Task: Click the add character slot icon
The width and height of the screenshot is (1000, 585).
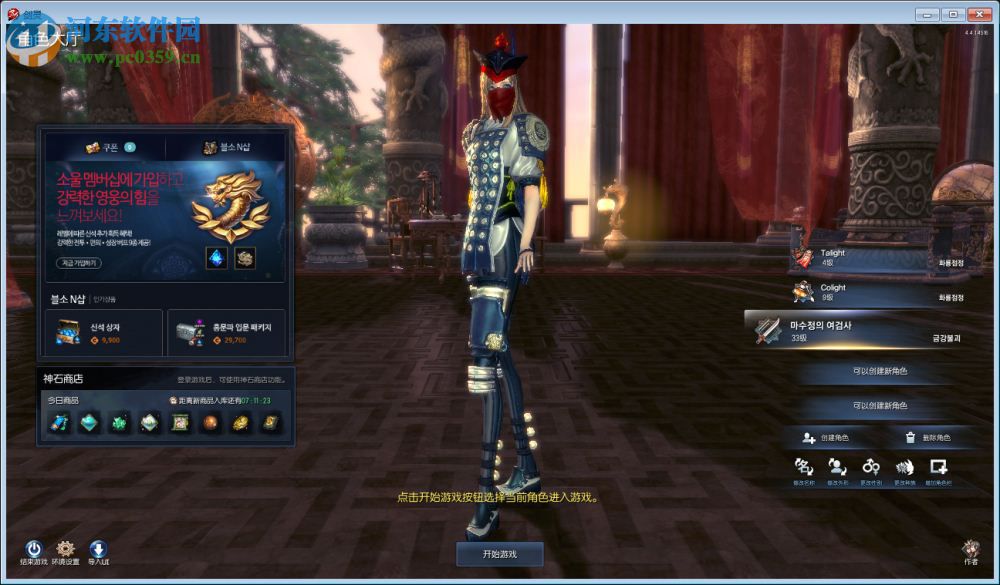Action: (938, 469)
